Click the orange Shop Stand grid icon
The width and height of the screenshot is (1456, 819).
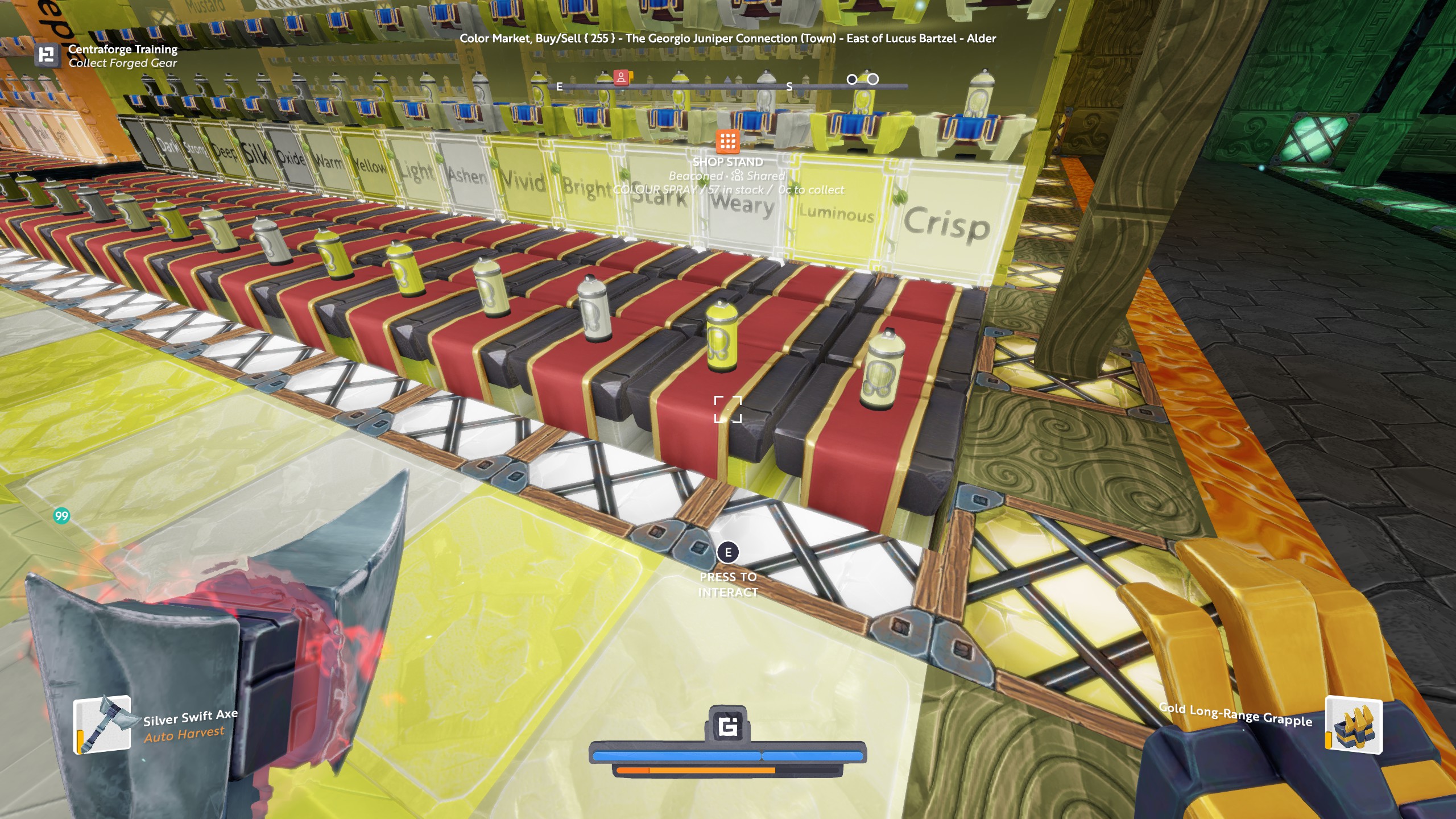click(727, 141)
